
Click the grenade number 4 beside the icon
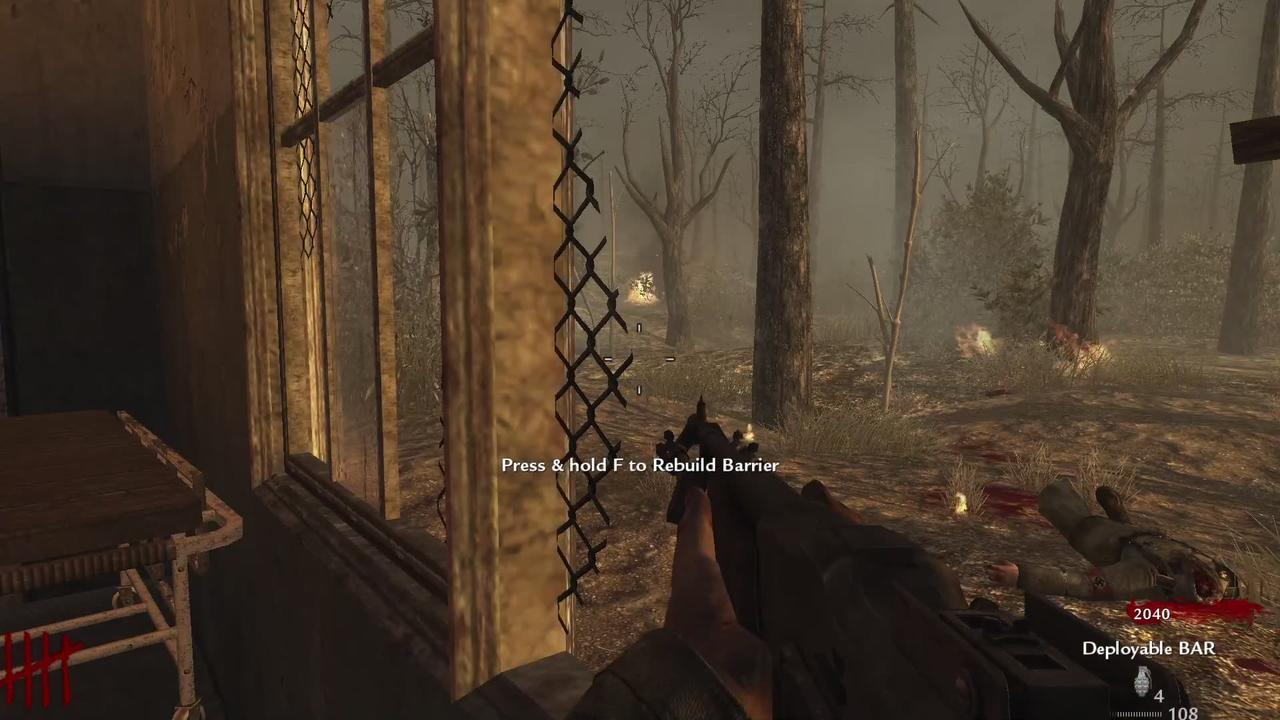pyautogui.click(x=1158, y=695)
